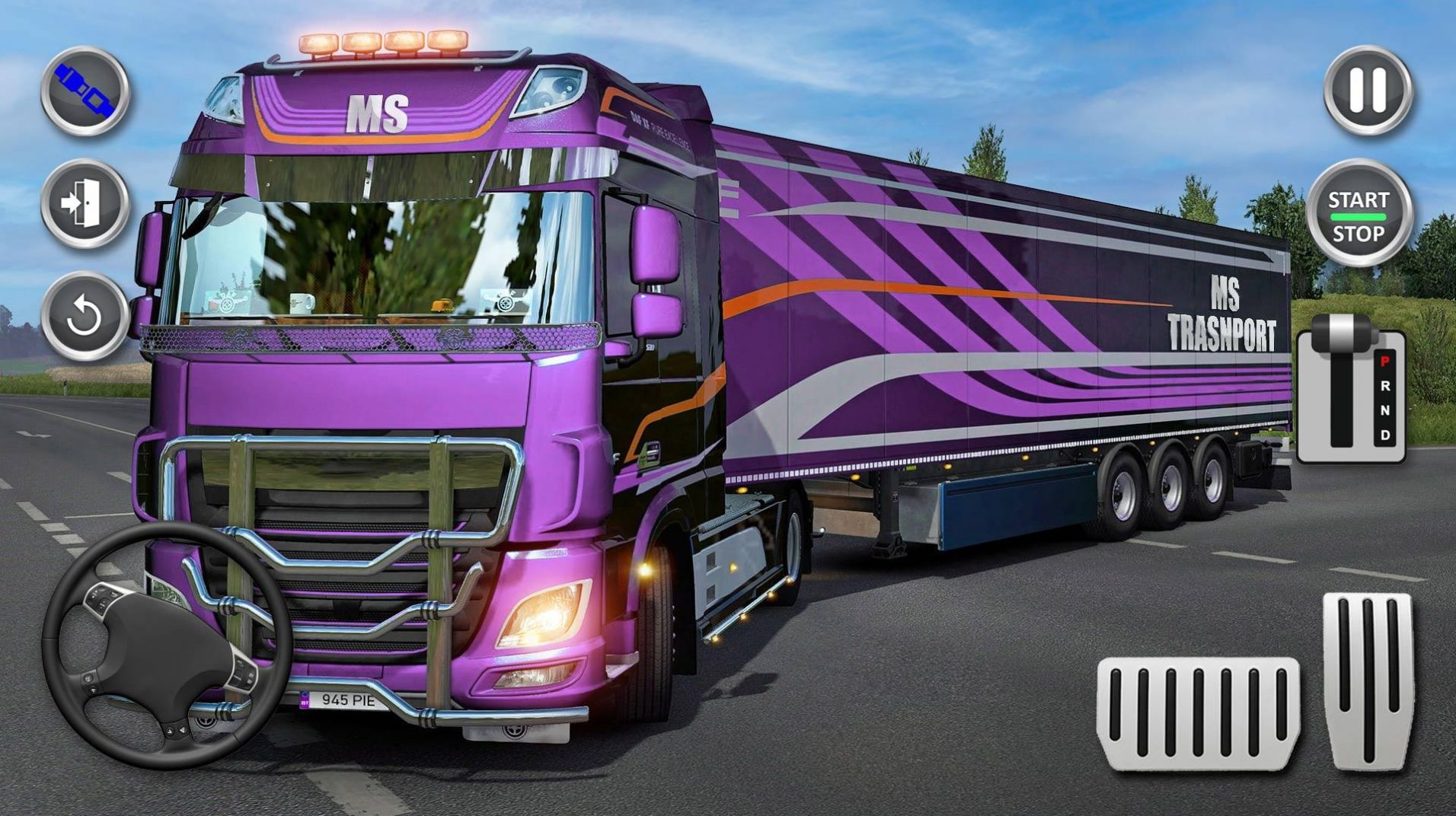Shift the gear to D for Drive
1456x816 pixels.
pyautogui.click(x=1385, y=435)
